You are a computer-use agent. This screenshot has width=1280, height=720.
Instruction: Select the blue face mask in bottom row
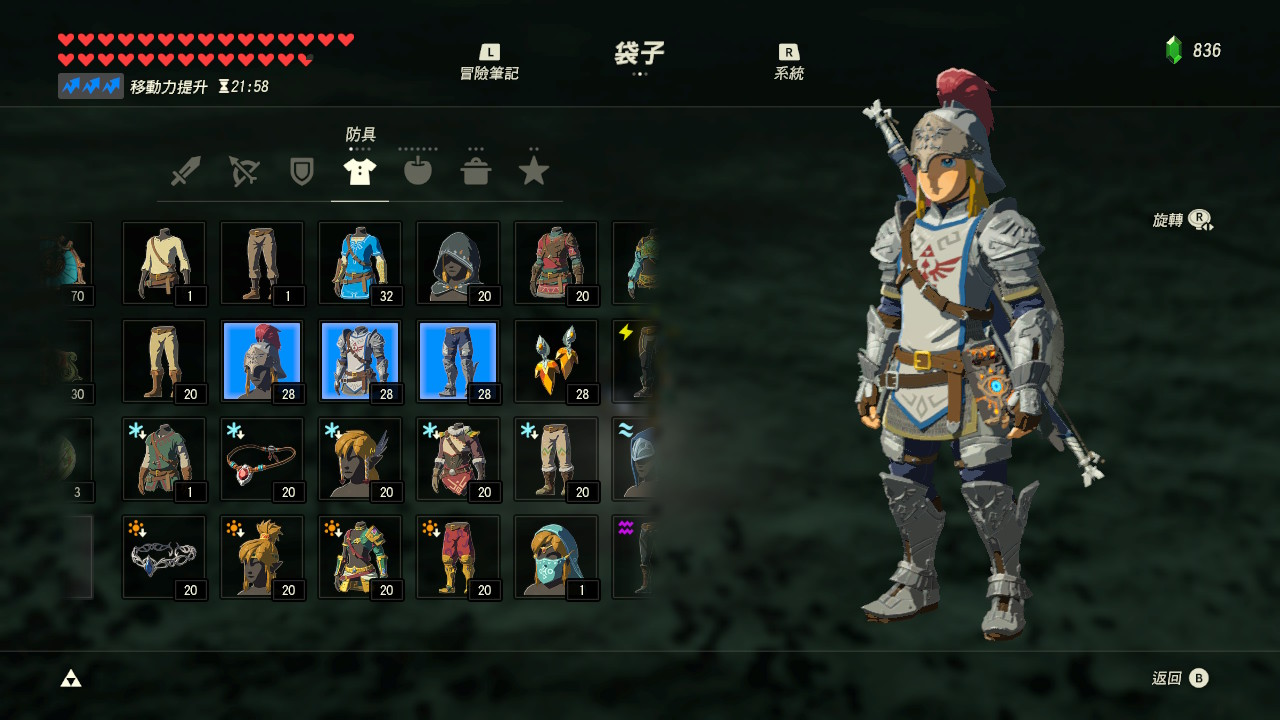coord(555,557)
